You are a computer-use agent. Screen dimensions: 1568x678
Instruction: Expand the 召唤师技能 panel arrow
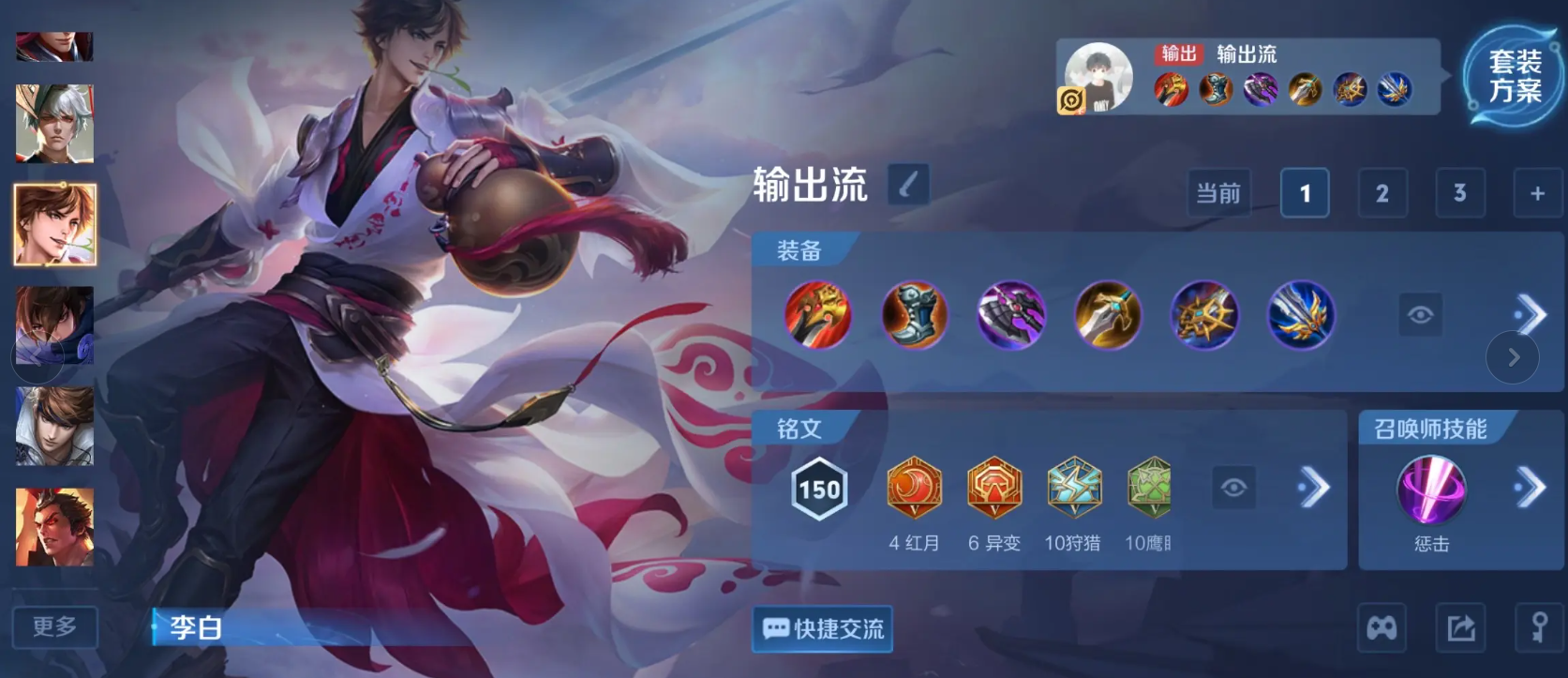pyautogui.click(x=1531, y=486)
